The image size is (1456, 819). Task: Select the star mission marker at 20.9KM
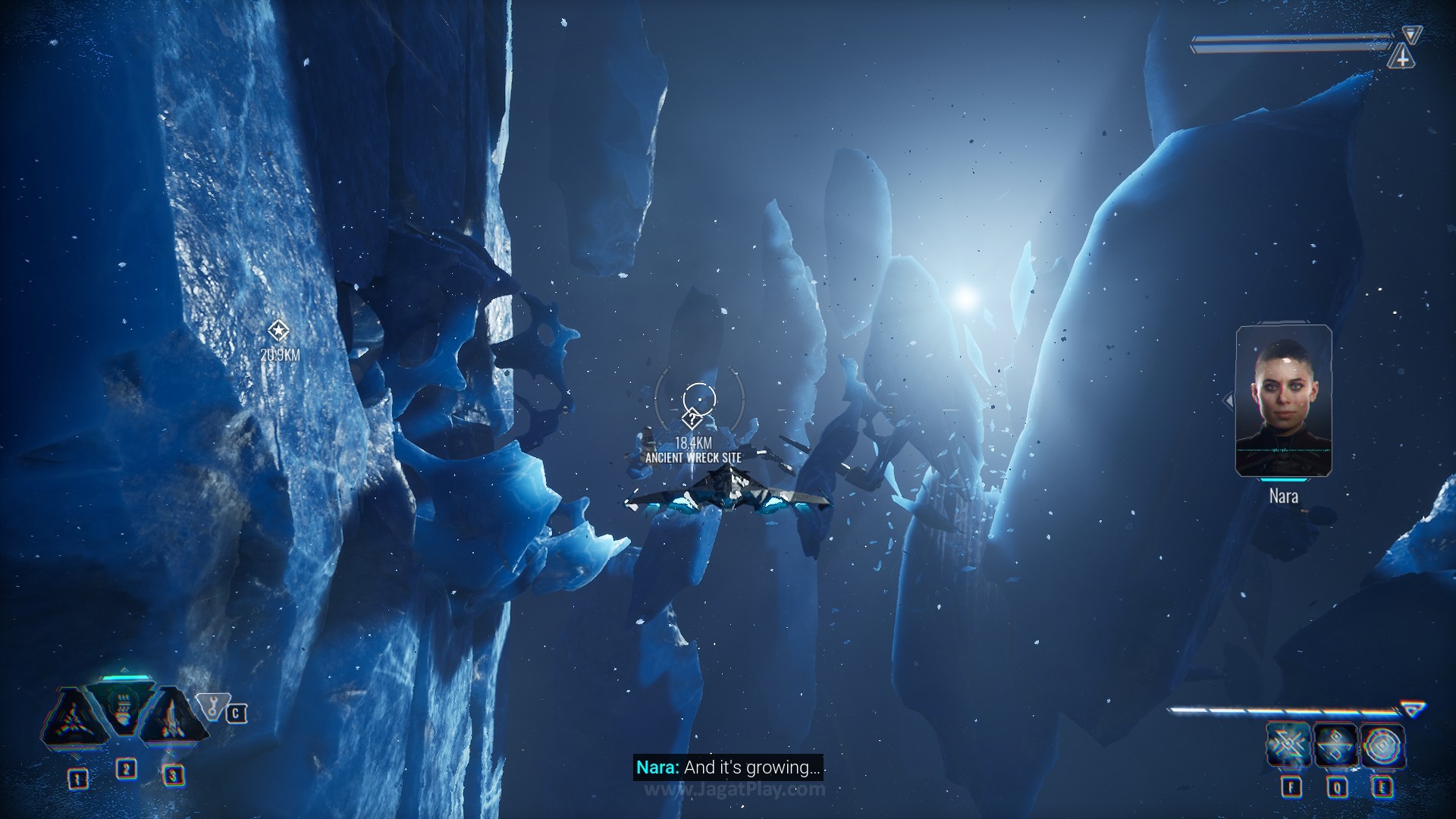point(278,331)
